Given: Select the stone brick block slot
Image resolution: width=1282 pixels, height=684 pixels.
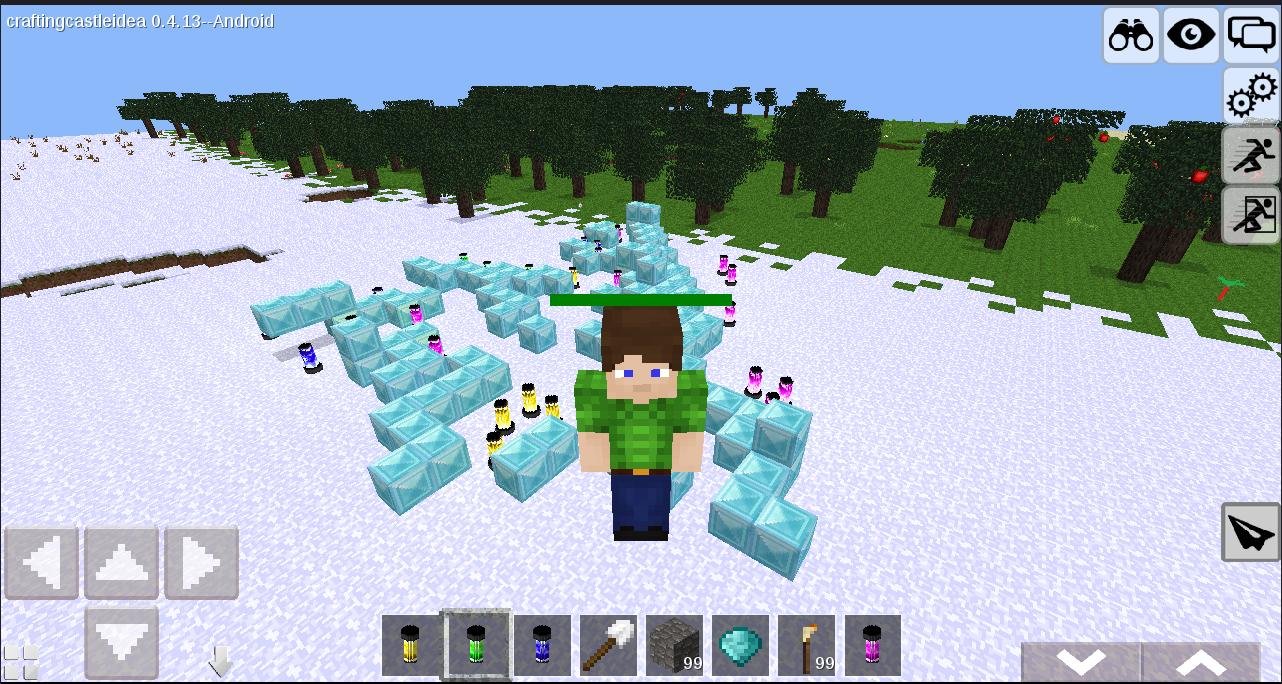Looking at the screenshot, I should click(674, 646).
